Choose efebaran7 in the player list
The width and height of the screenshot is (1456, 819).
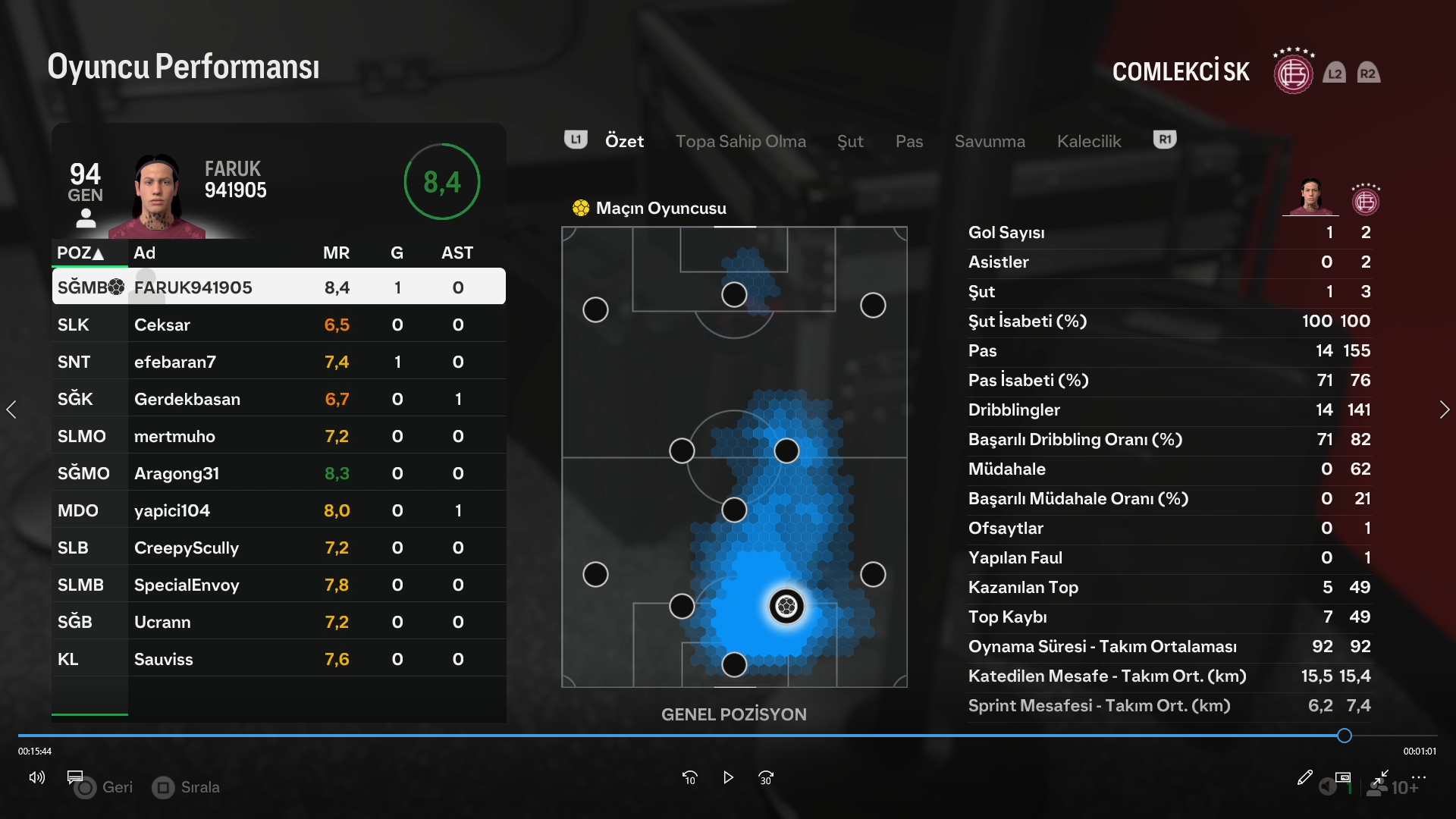tap(278, 362)
